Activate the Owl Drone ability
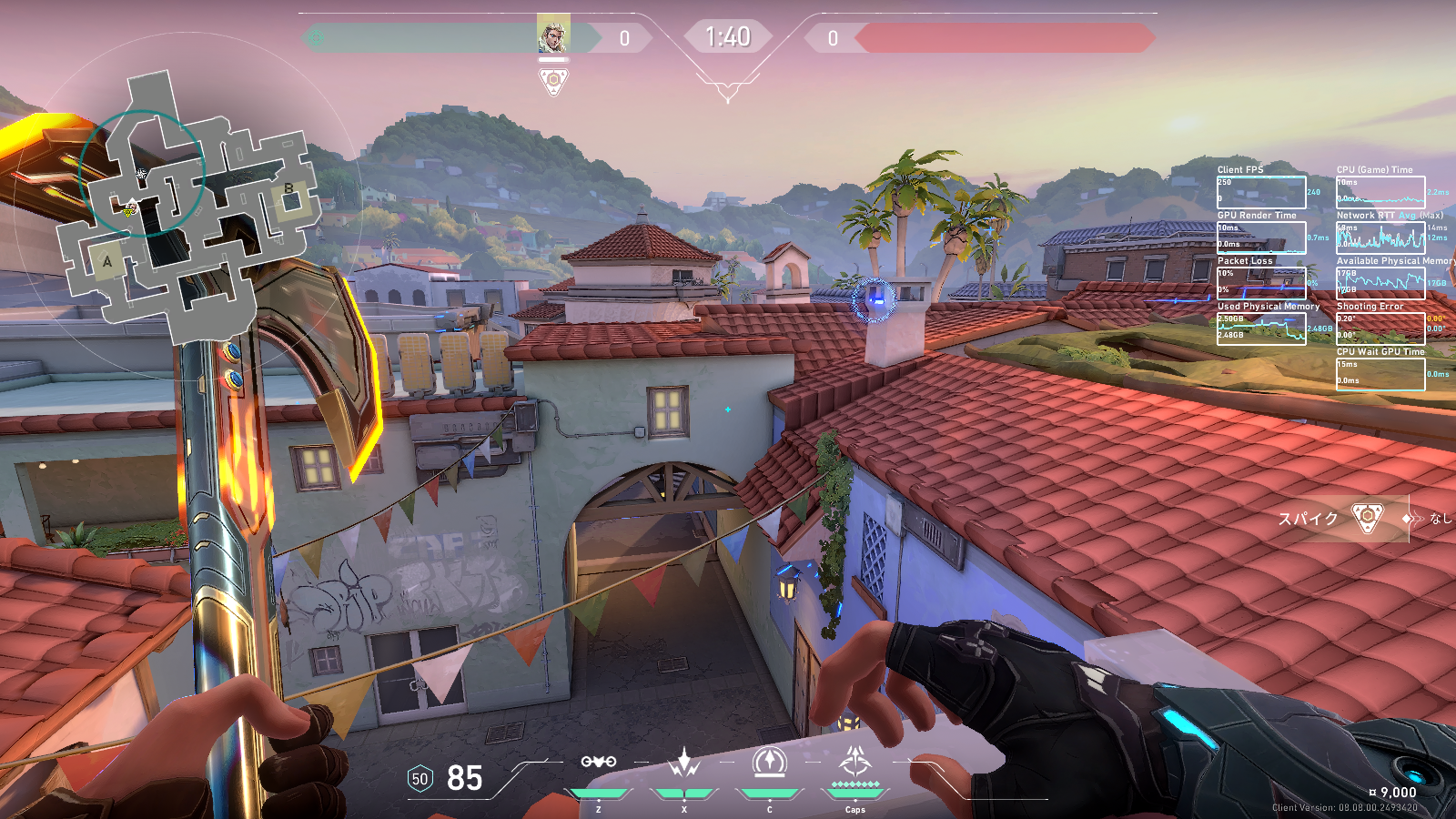The width and height of the screenshot is (1456, 819). (x=599, y=764)
